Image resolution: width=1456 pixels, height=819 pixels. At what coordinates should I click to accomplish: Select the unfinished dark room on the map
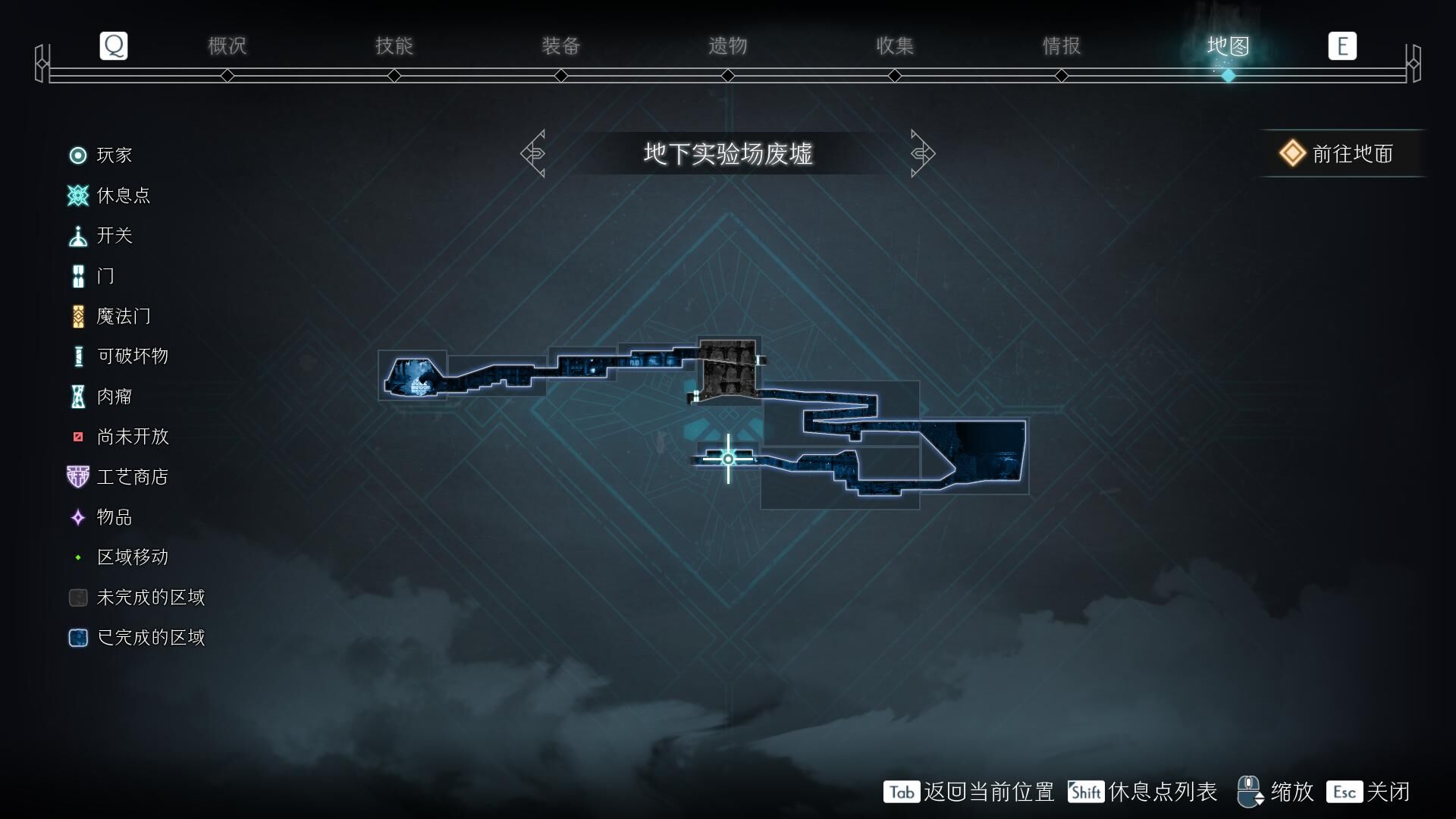click(x=728, y=369)
